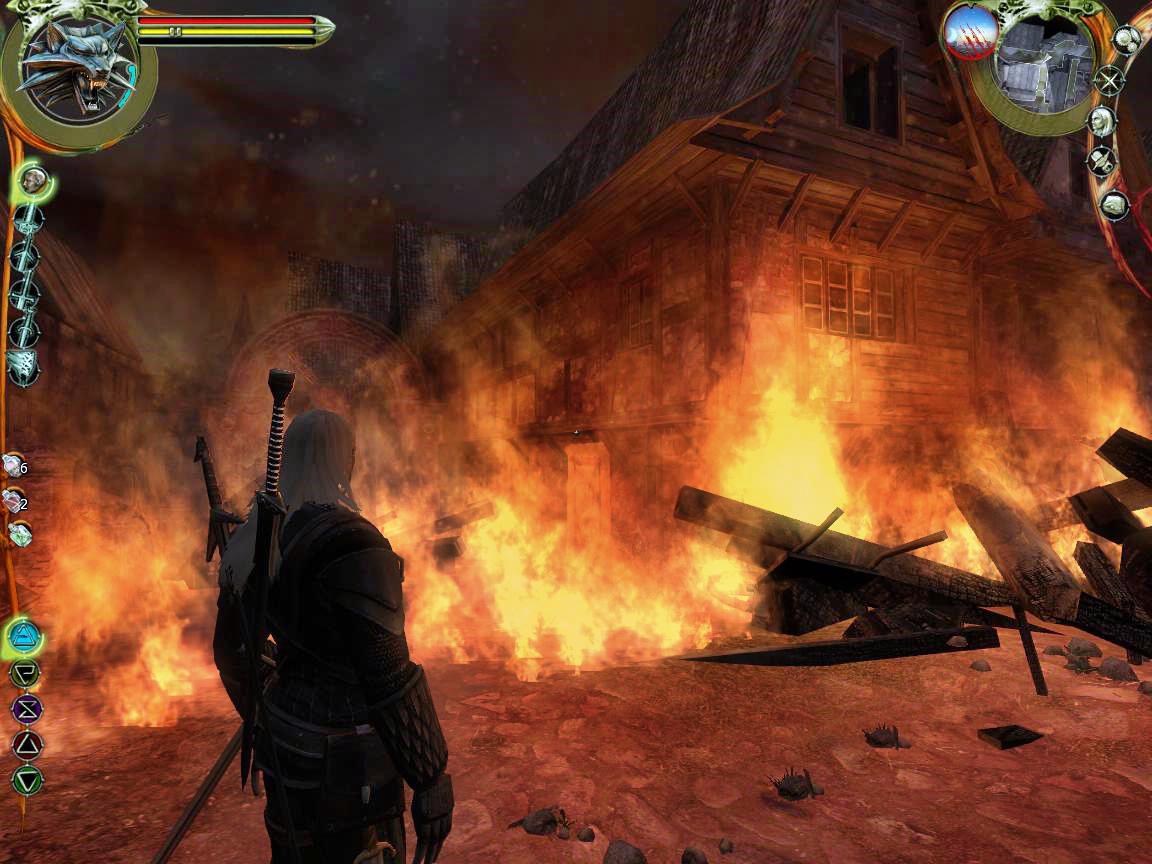Drink the green potion in the quick slot
The height and width of the screenshot is (864, 1152).
[20, 534]
